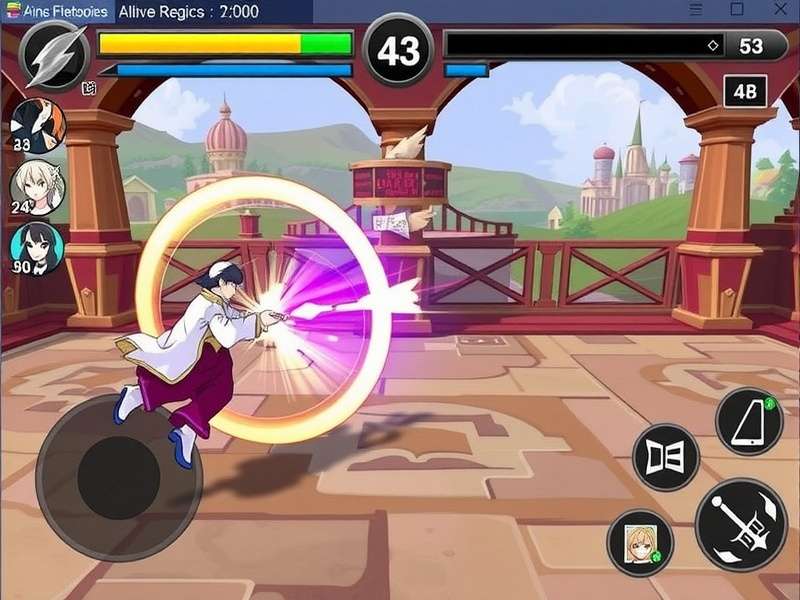Switch to the orange-haired teammate portrait

point(38,125)
